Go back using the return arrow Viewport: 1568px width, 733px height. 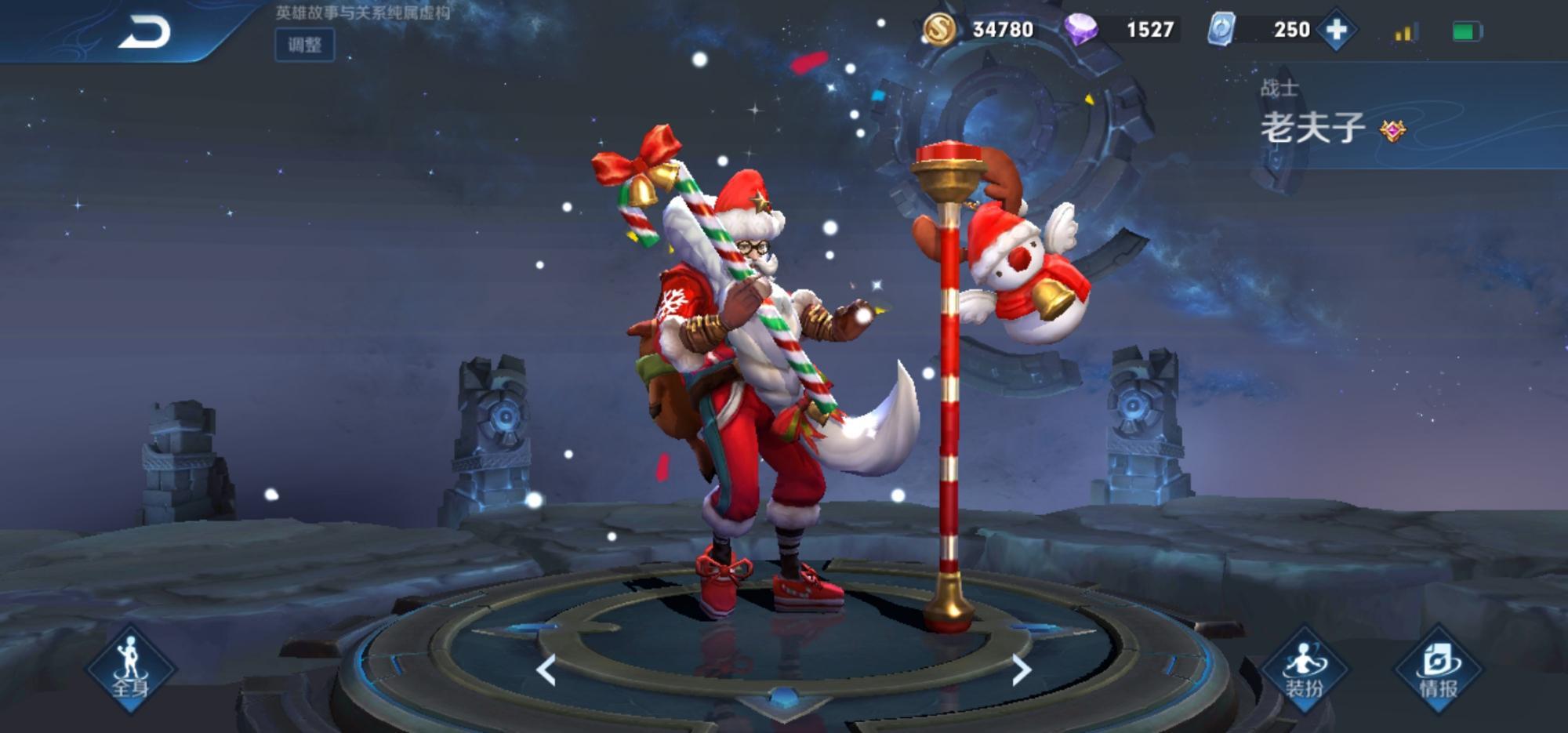[x=144, y=33]
